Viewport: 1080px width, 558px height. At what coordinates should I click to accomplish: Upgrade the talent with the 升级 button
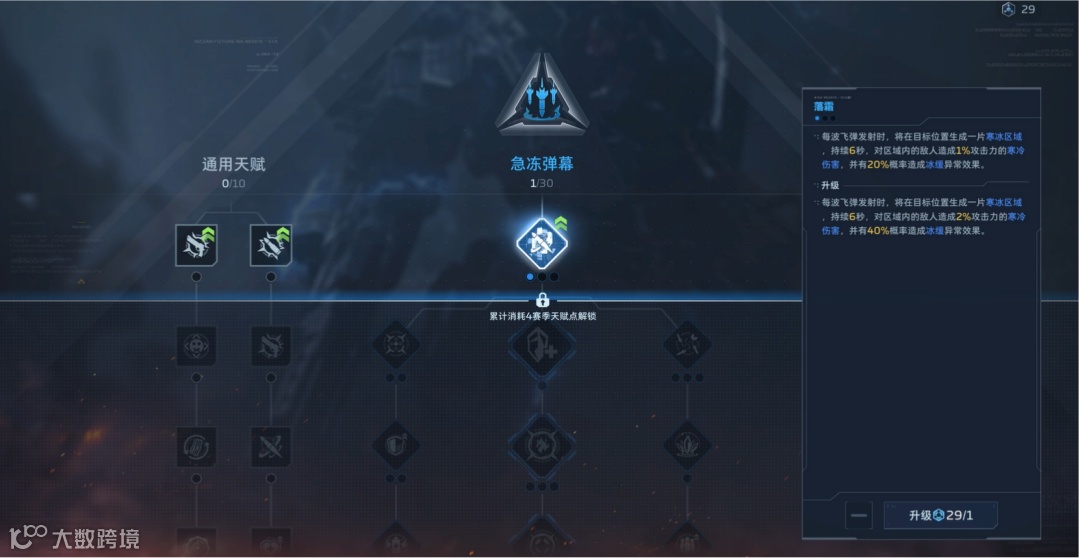940,516
